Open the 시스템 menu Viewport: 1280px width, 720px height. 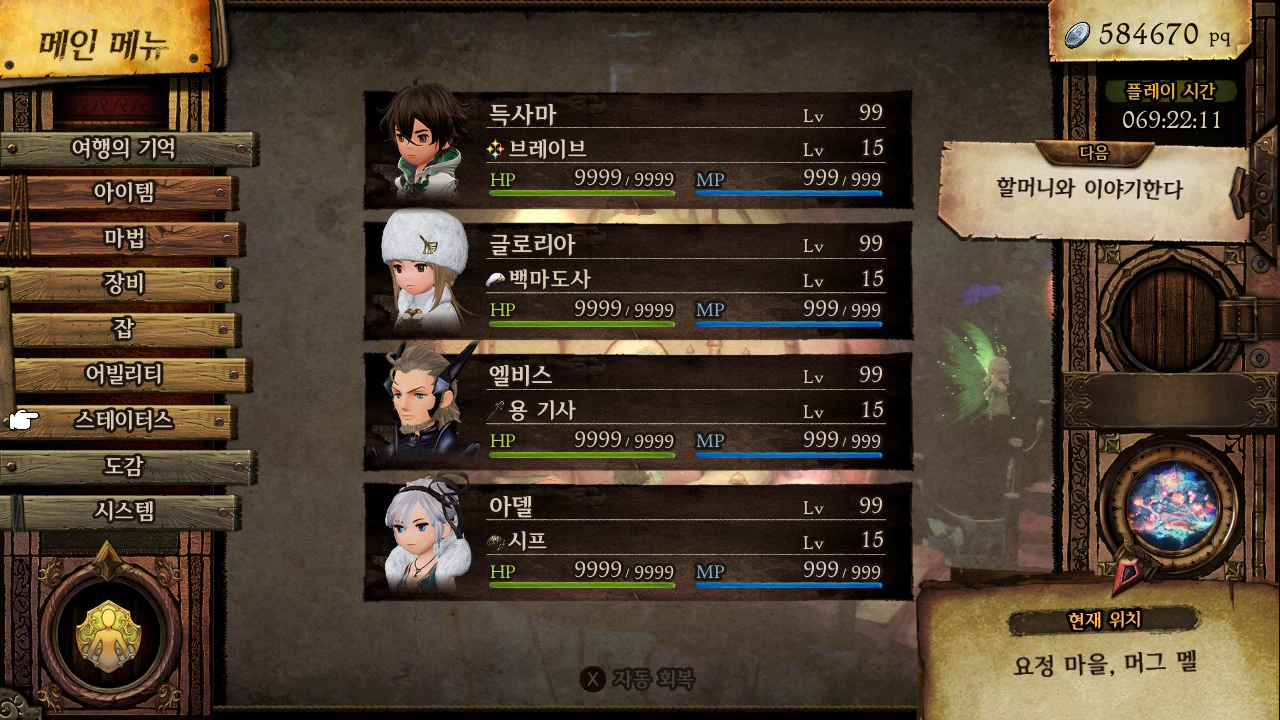pos(124,512)
